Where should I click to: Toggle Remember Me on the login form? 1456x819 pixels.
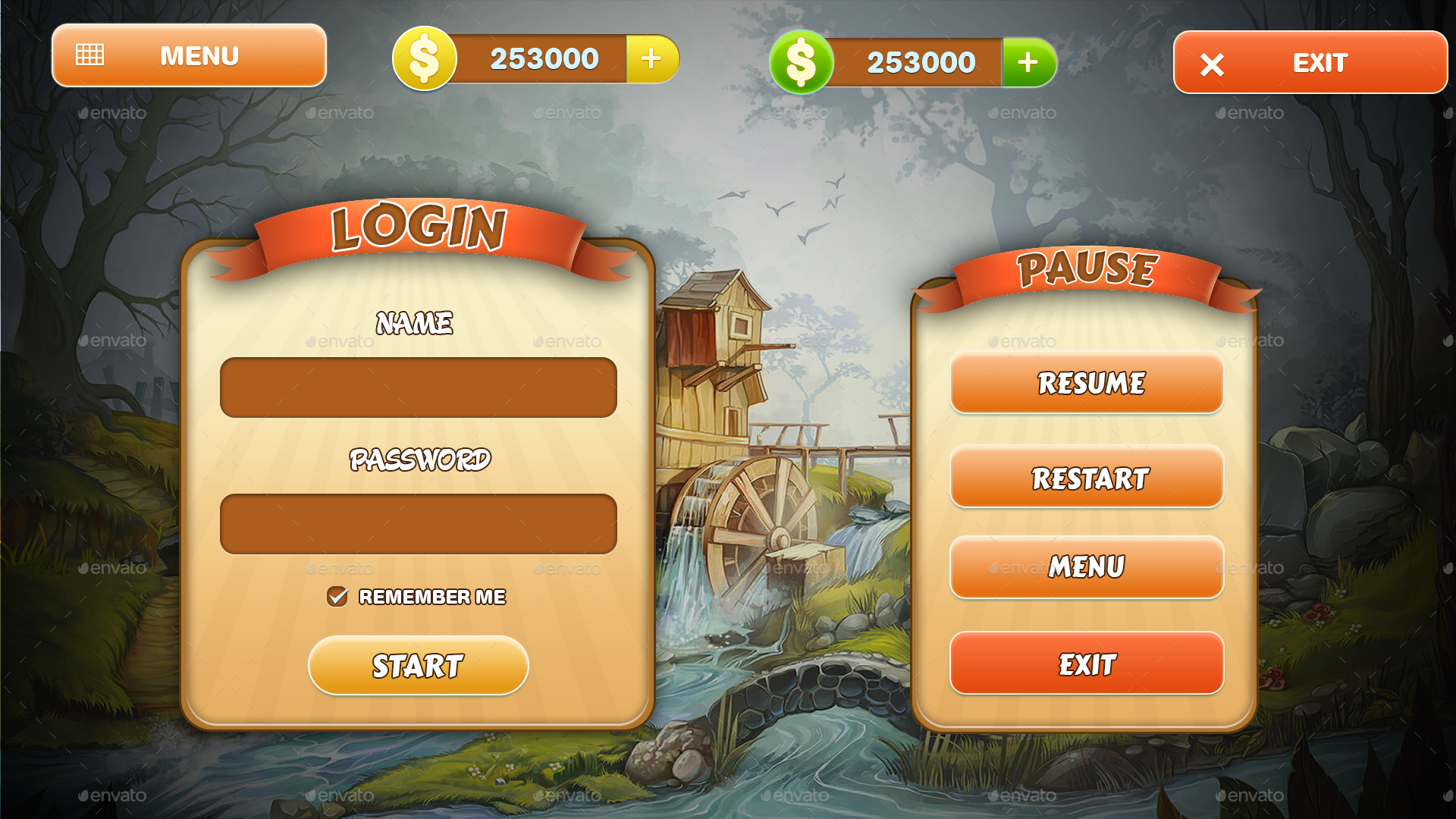(338, 598)
